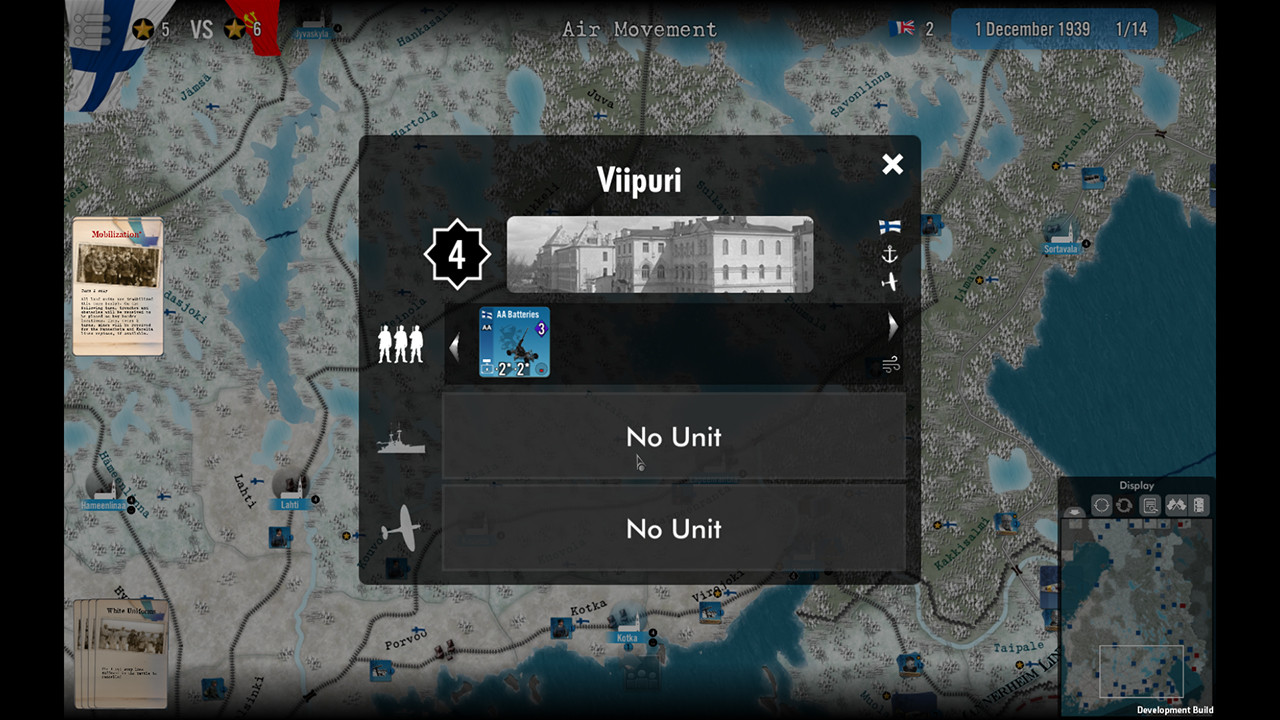Click the aircraft airbase icon below the anchor

coord(890,281)
